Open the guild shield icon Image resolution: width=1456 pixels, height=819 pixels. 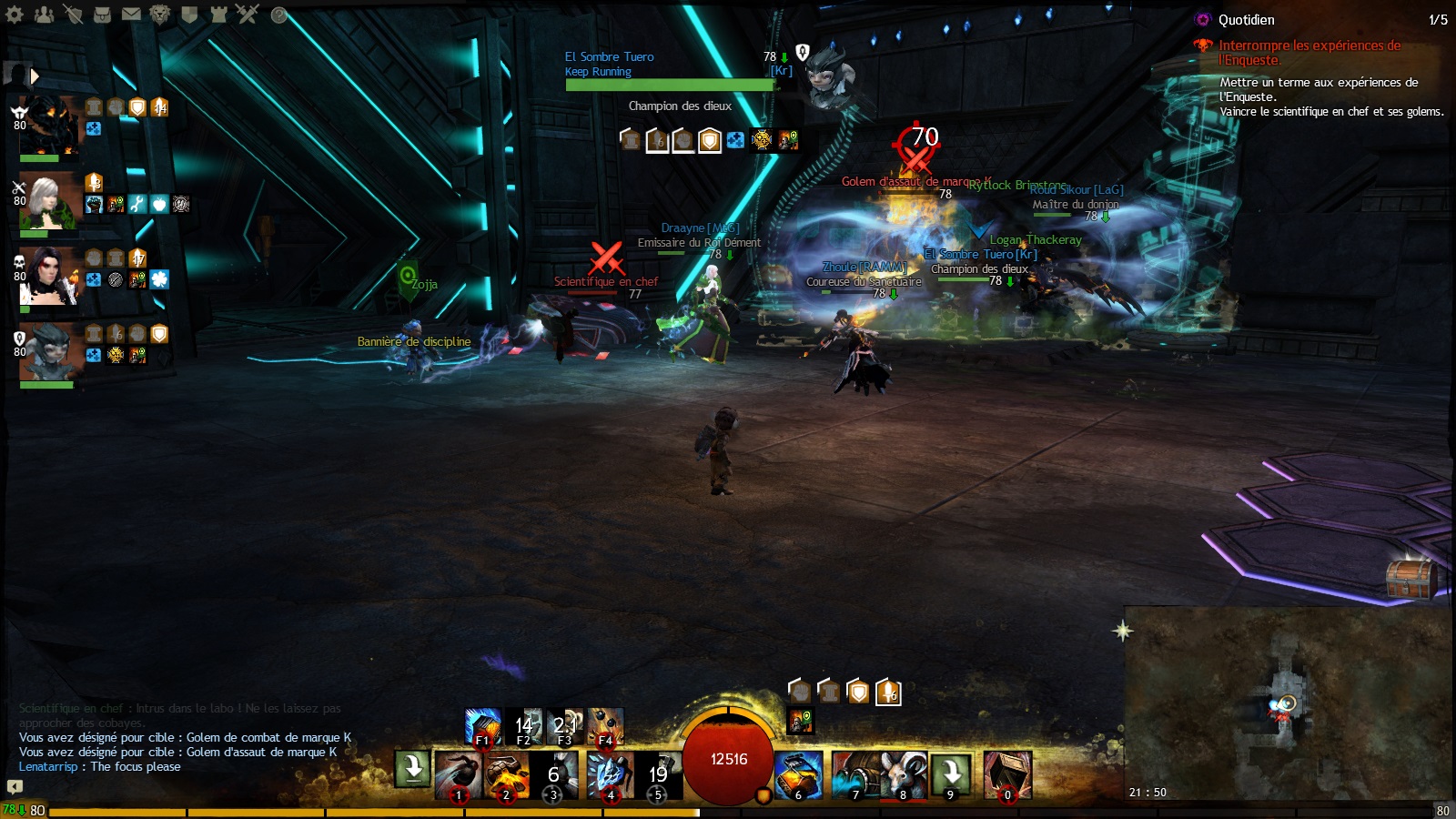[x=189, y=14]
